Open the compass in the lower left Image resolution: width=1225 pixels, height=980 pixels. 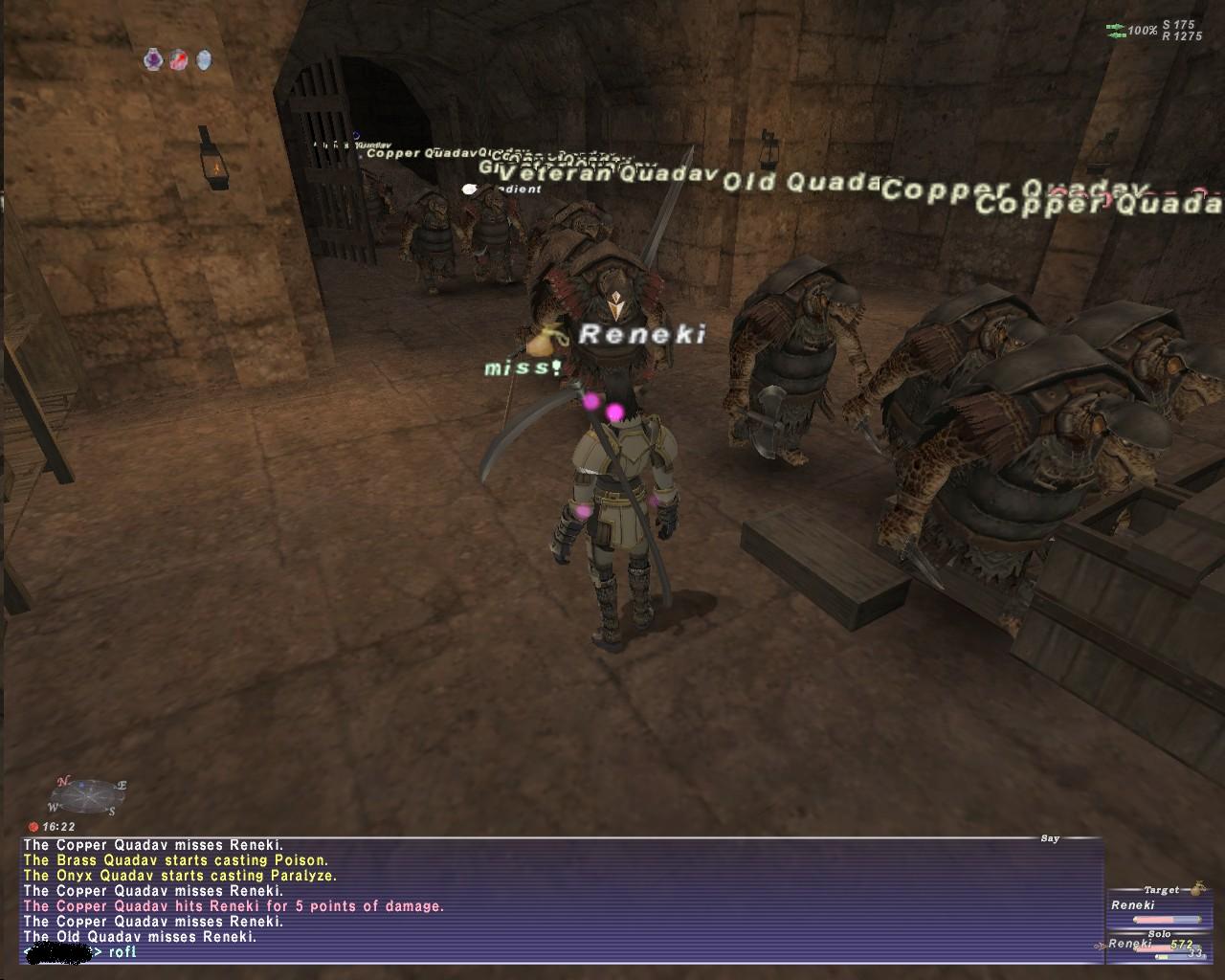(x=88, y=796)
